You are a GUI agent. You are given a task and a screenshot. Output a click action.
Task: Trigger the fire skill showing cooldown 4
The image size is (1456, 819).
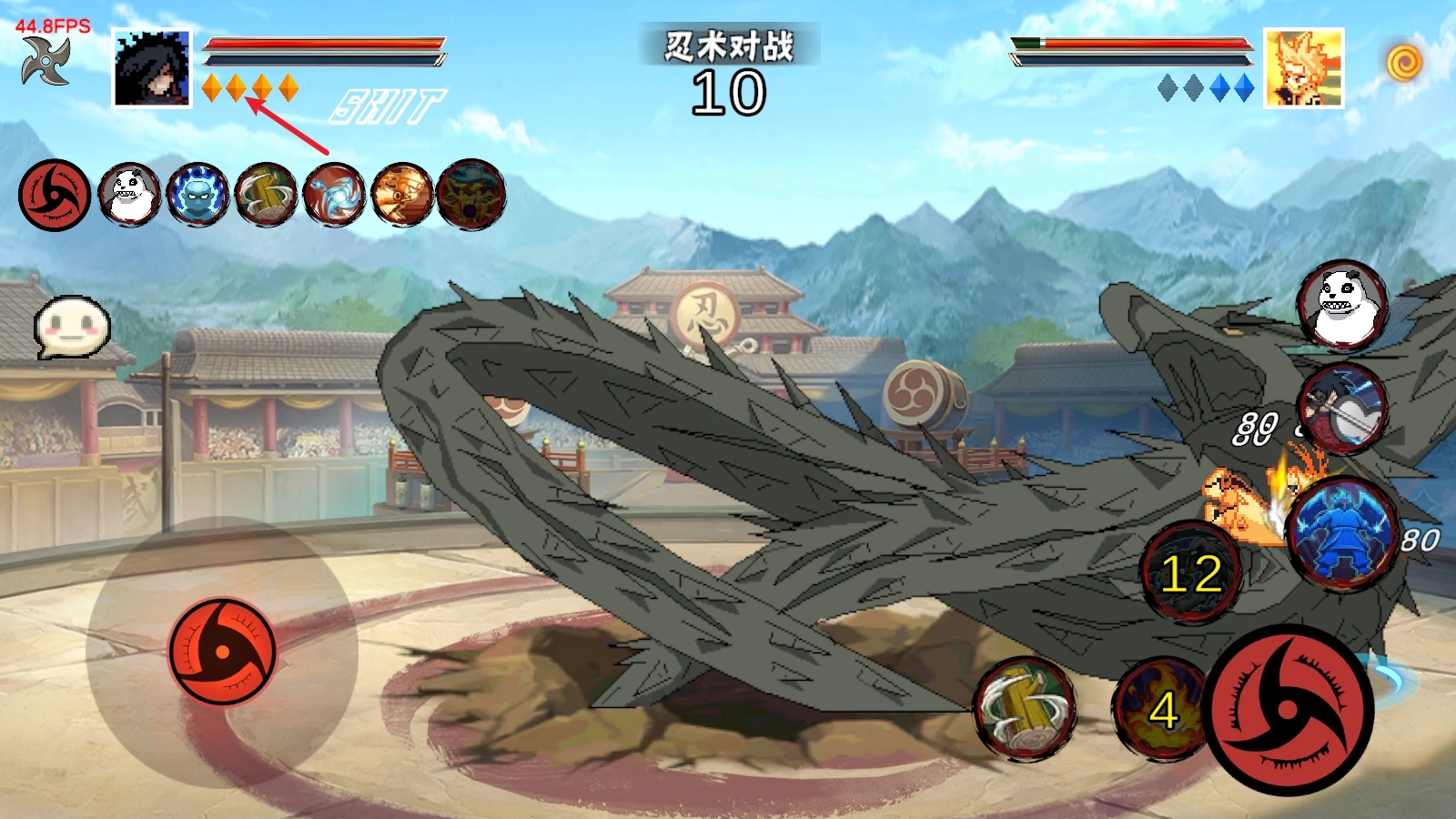(1161, 710)
